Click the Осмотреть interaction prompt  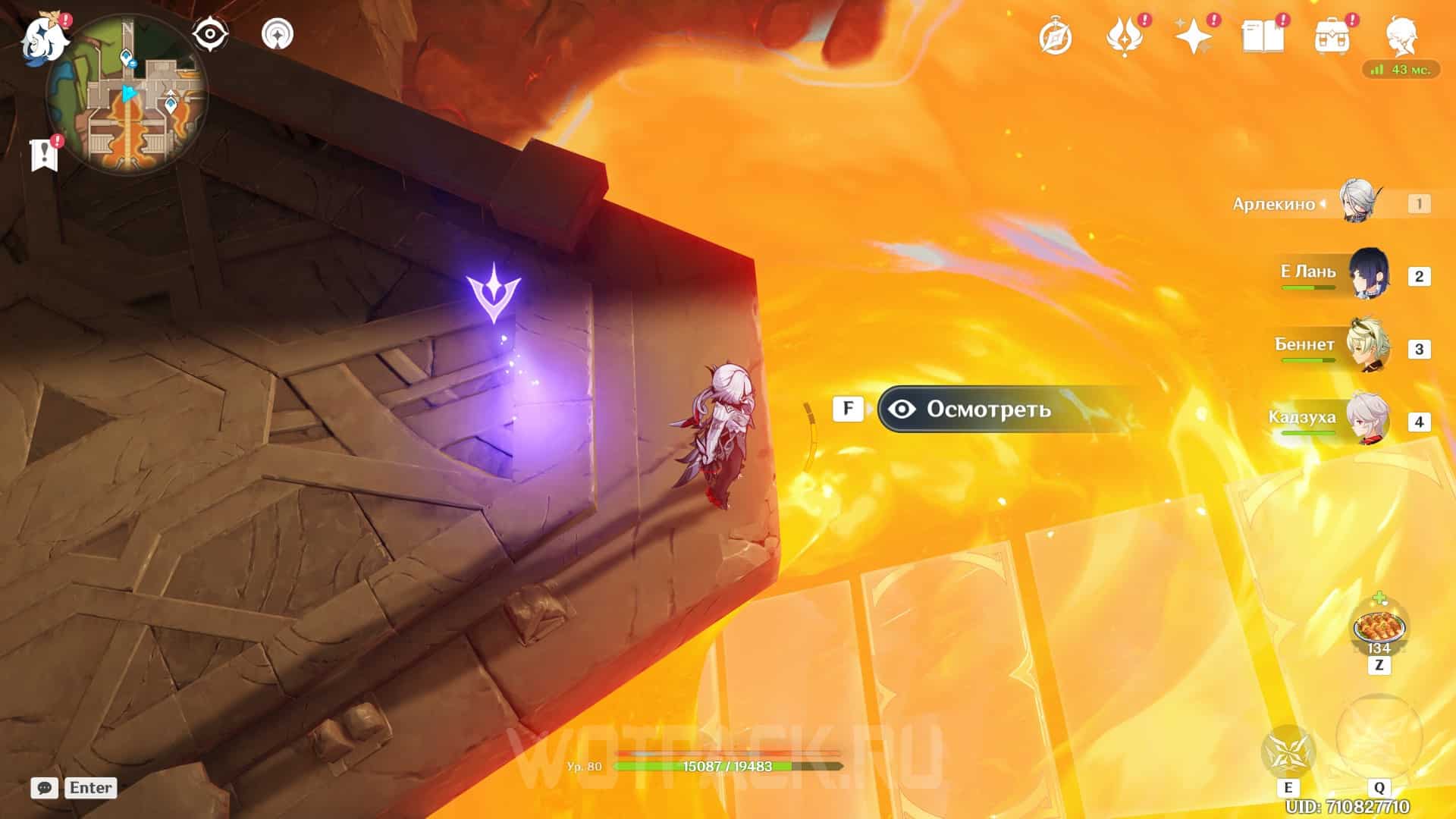tap(987, 409)
